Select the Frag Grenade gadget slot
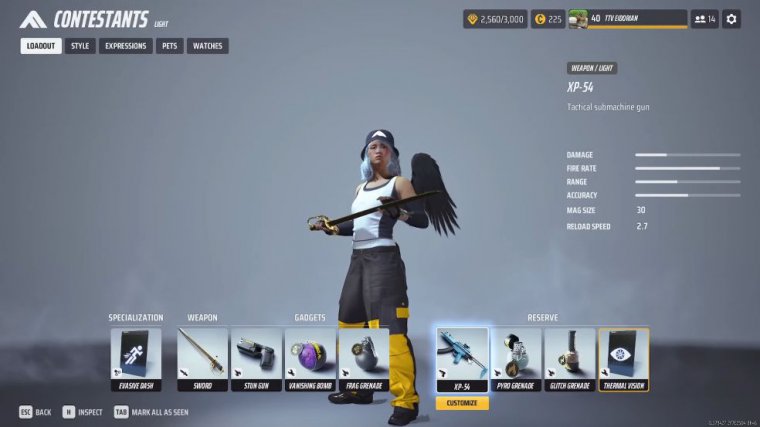760x427 pixels. pos(364,360)
